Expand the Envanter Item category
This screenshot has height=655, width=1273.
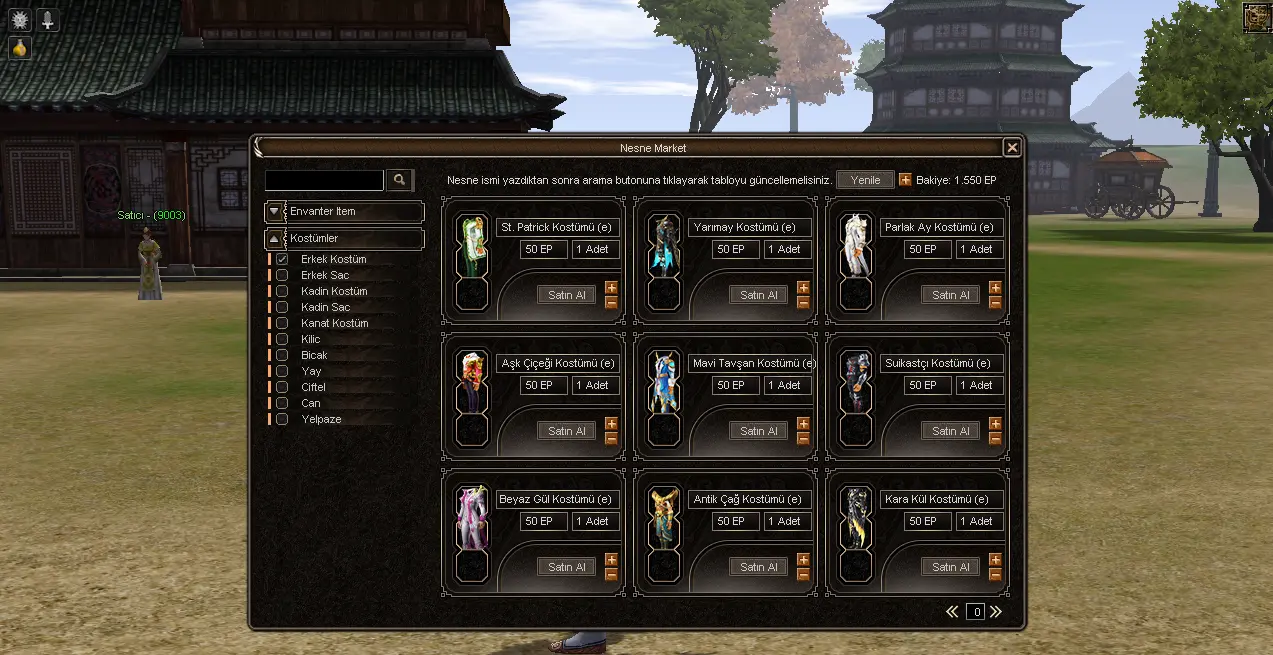274,212
